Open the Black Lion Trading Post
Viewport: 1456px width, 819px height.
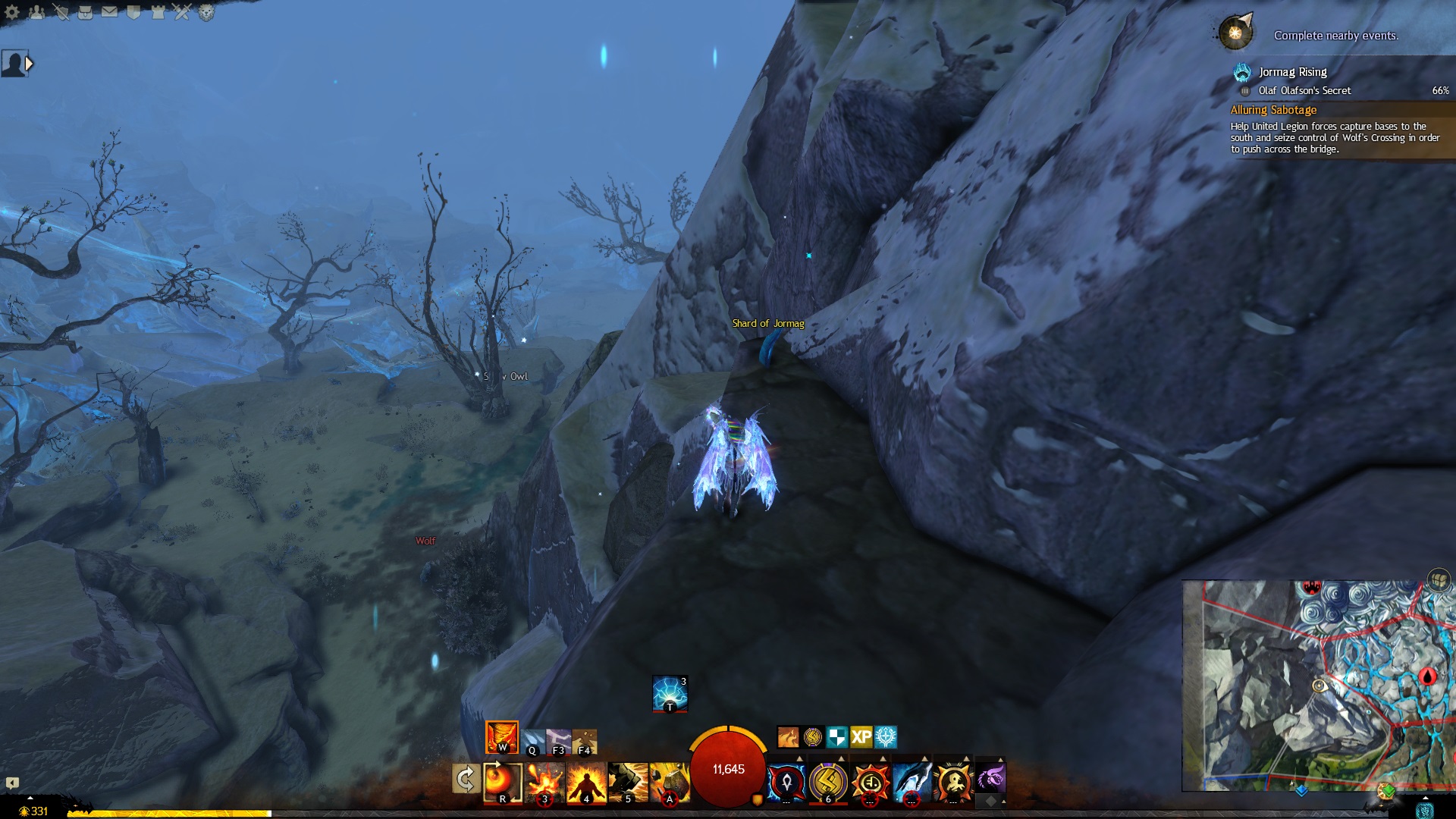coord(206,11)
